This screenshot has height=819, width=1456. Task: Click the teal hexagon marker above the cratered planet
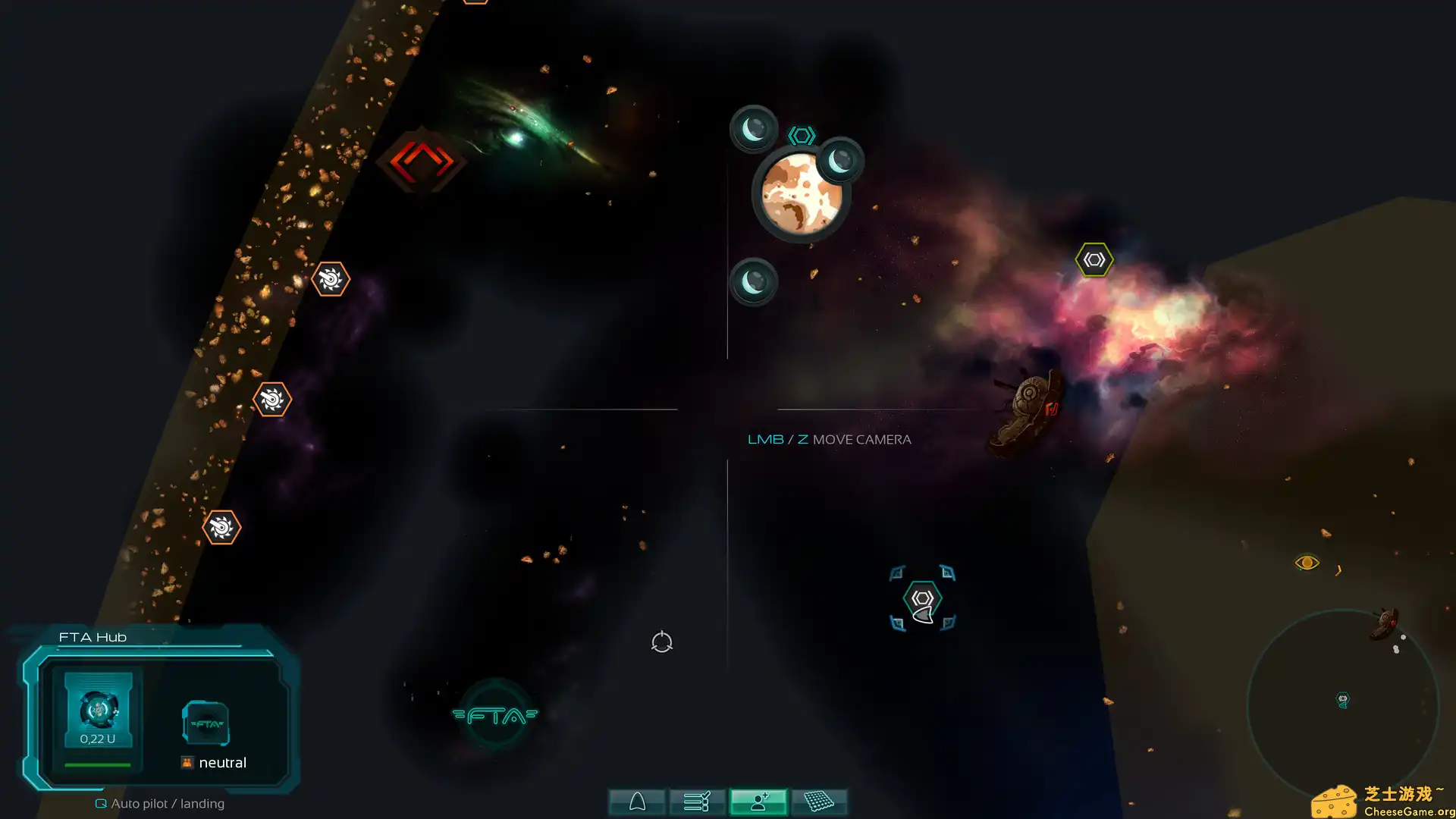coord(801,134)
